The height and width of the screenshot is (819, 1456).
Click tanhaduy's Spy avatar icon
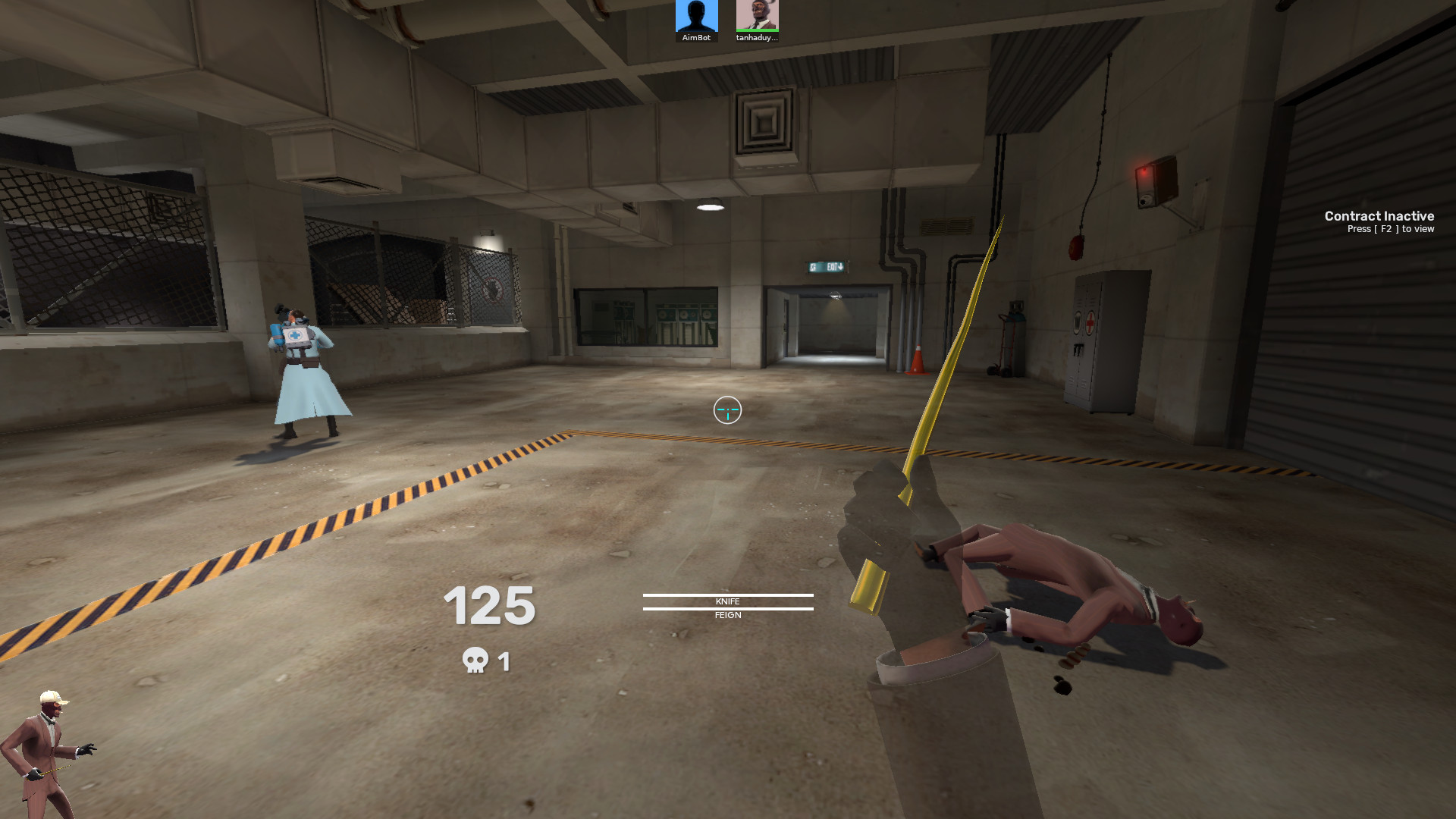pos(756,14)
